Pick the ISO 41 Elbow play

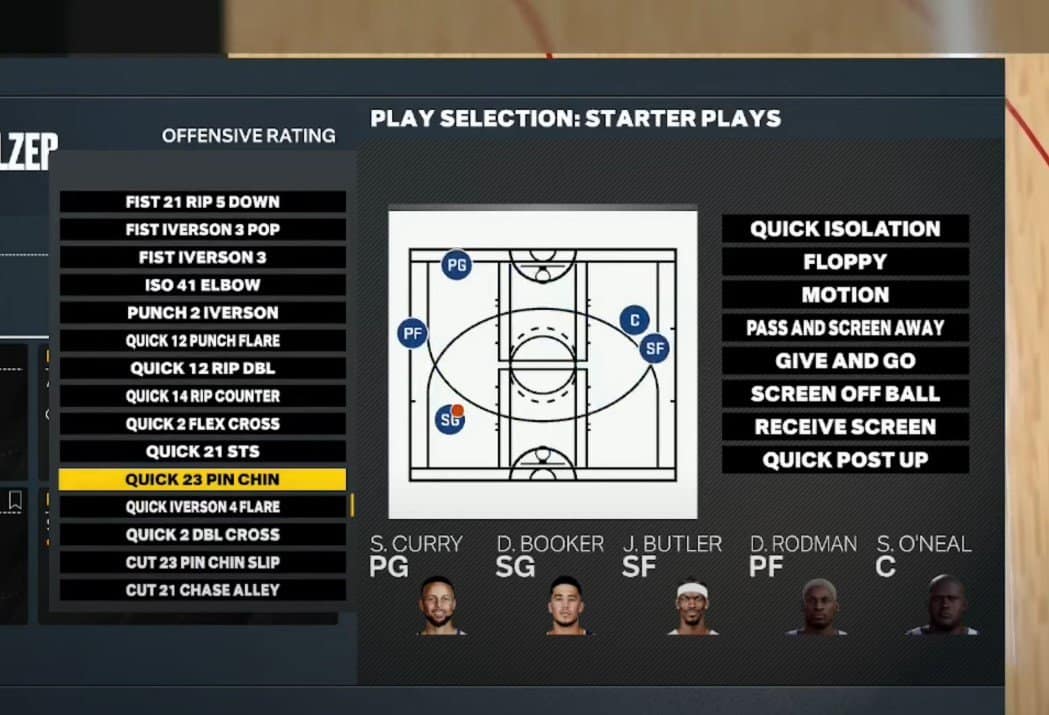tap(202, 285)
